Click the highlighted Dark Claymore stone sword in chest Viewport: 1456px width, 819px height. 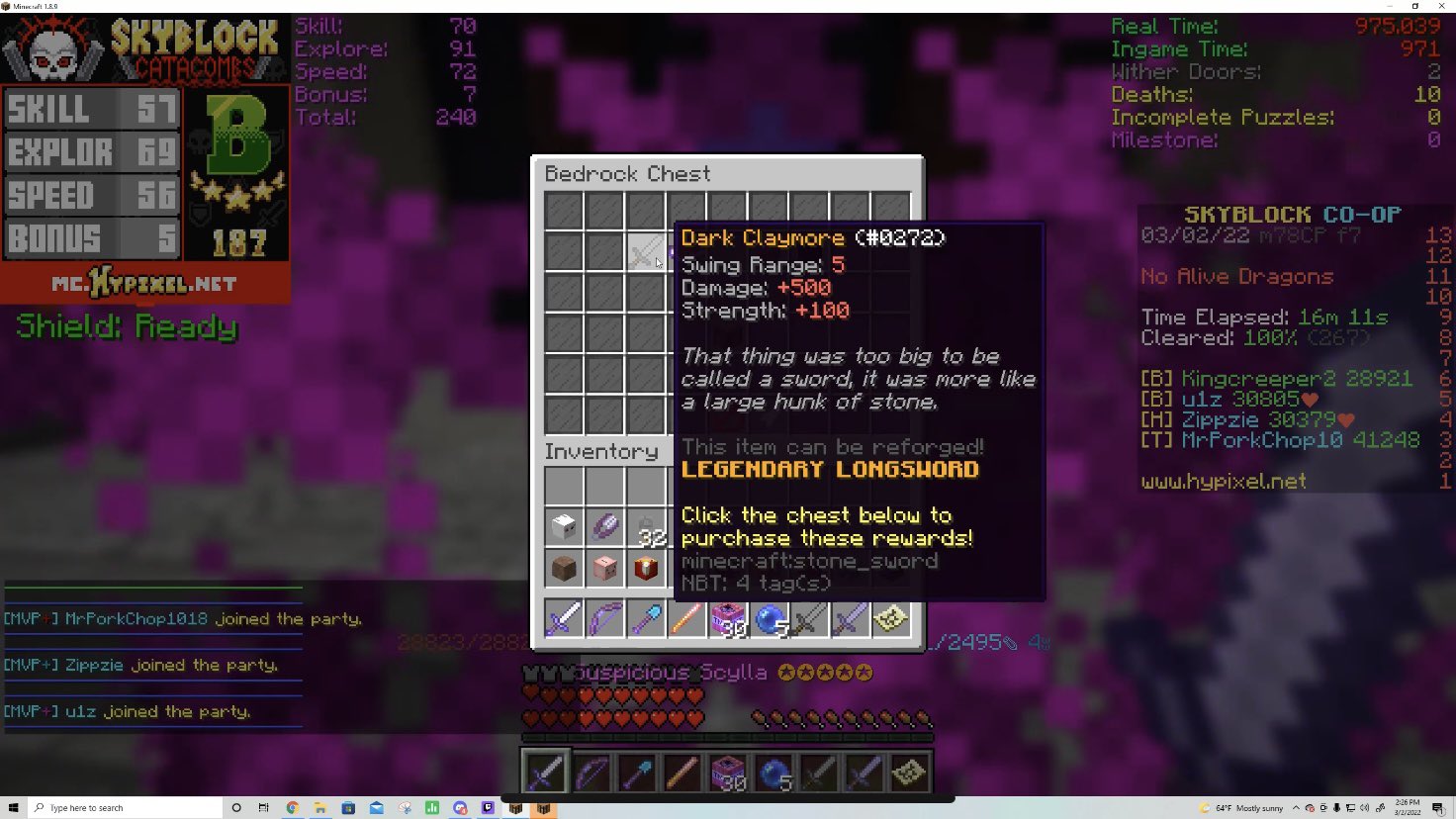646,250
